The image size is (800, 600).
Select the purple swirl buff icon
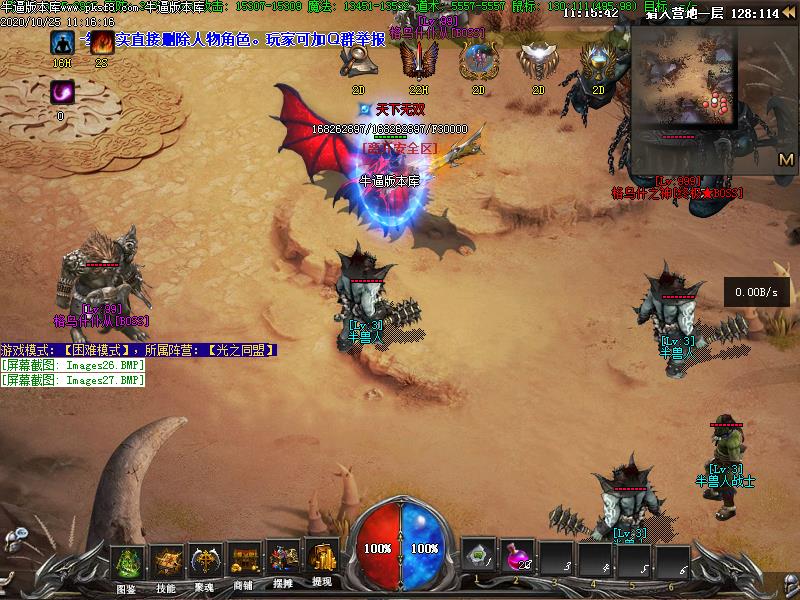pyautogui.click(x=62, y=93)
